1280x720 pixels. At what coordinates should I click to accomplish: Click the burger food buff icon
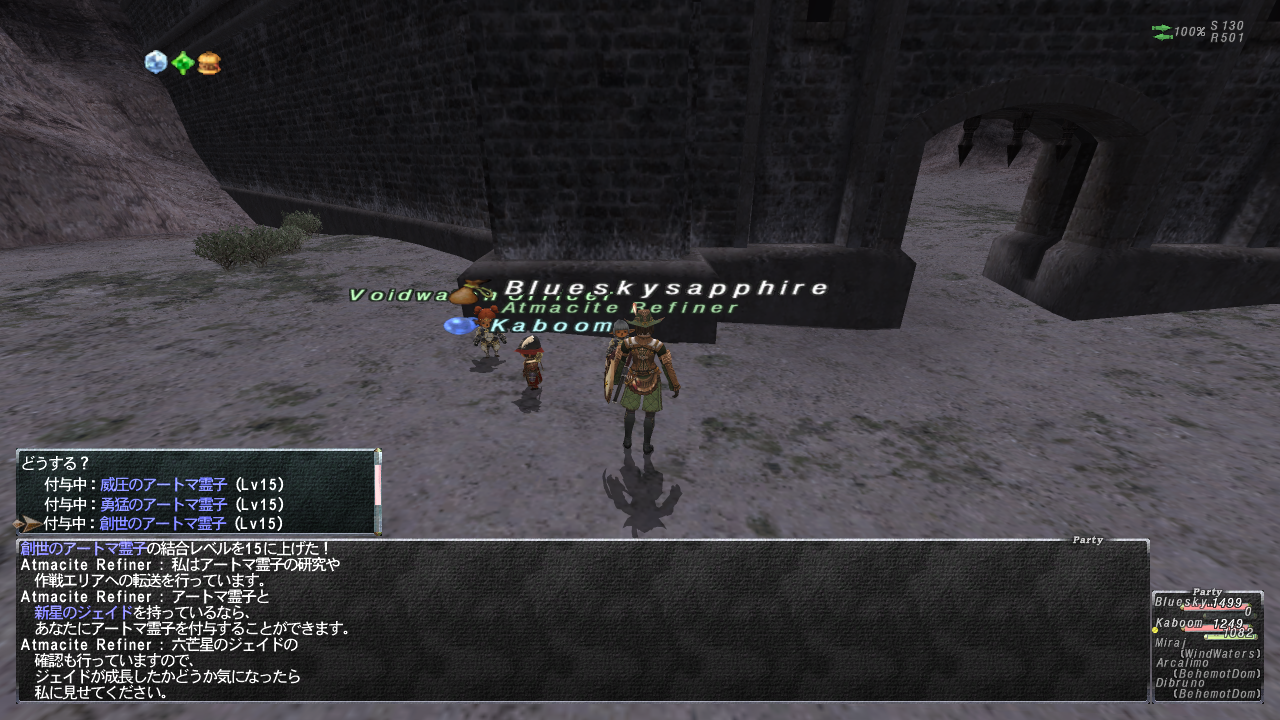coord(209,63)
